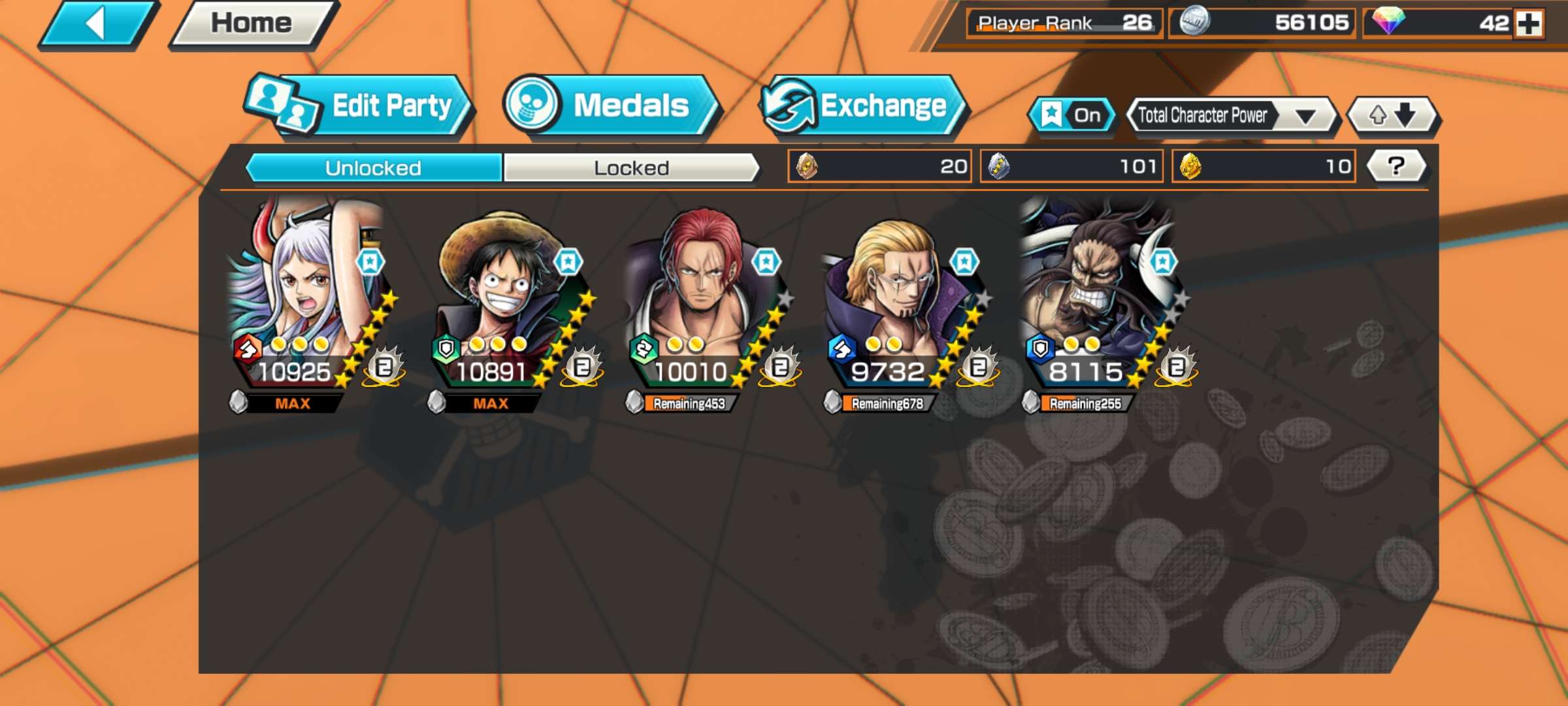
Task: Open the Exchange menu
Action: pyautogui.click(x=862, y=106)
